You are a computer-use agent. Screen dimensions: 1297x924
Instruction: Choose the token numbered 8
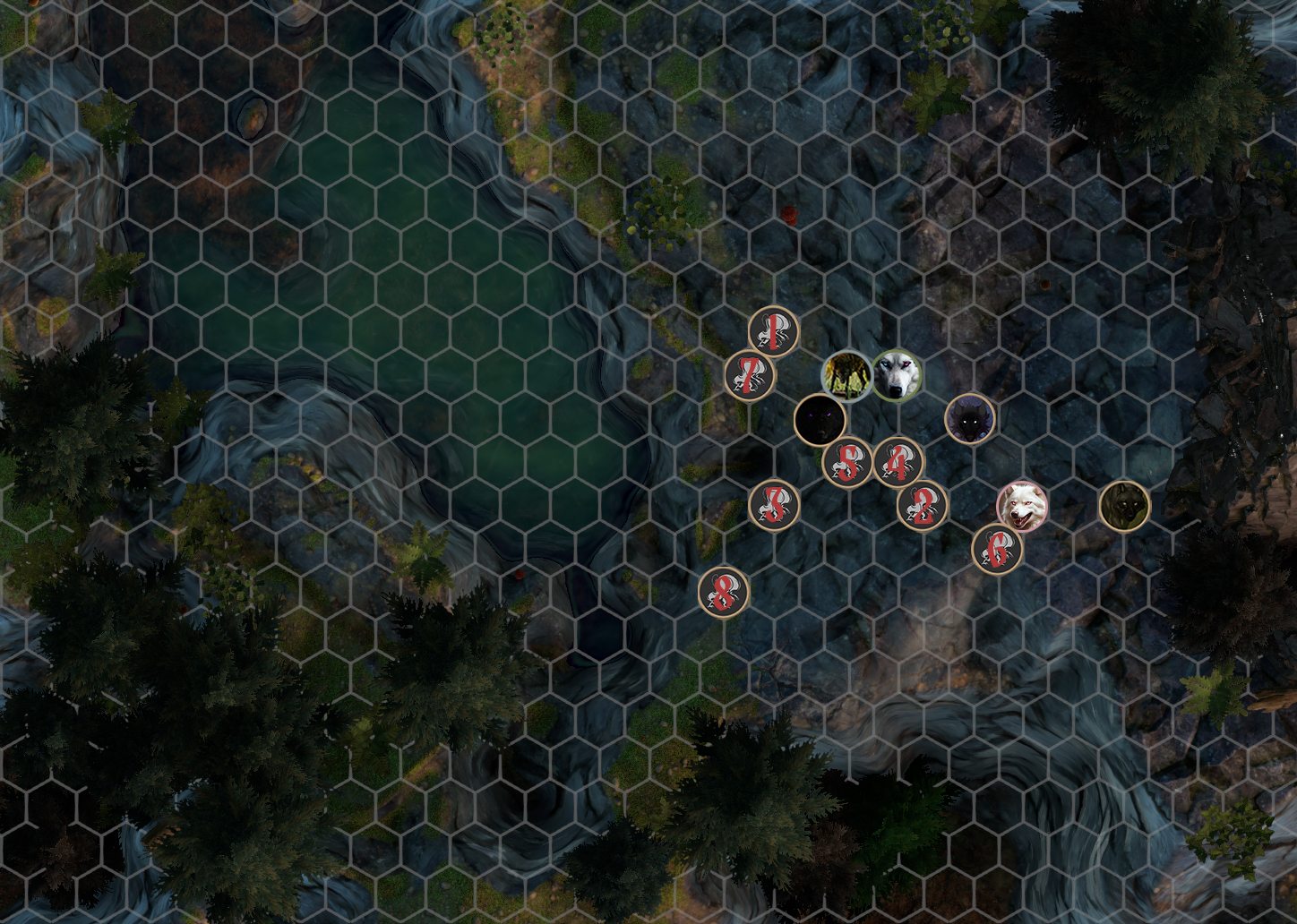(x=724, y=591)
